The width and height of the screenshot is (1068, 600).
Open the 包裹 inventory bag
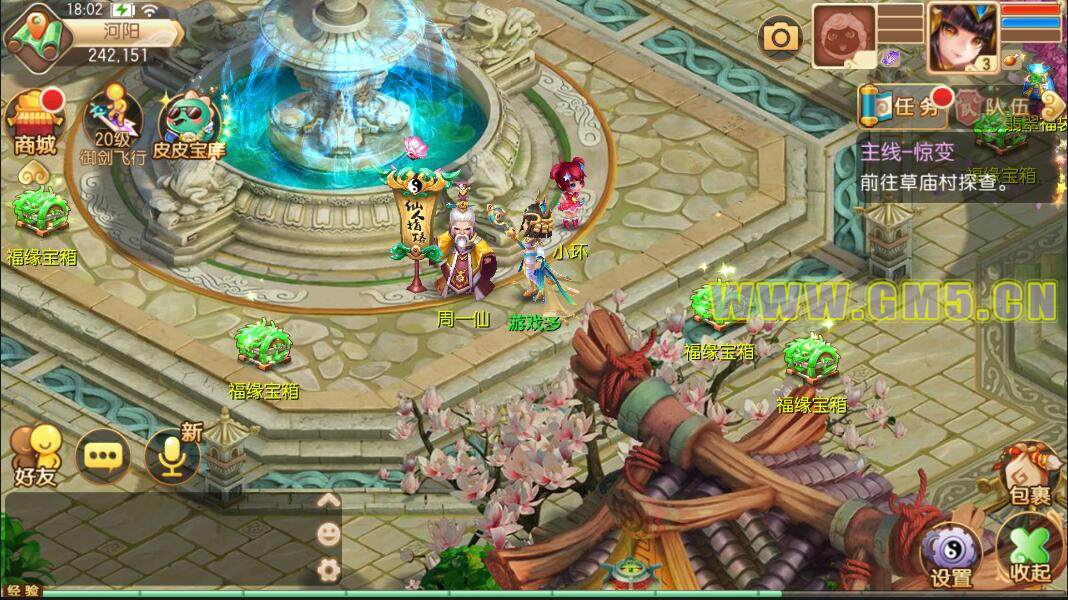click(x=1030, y=474)
